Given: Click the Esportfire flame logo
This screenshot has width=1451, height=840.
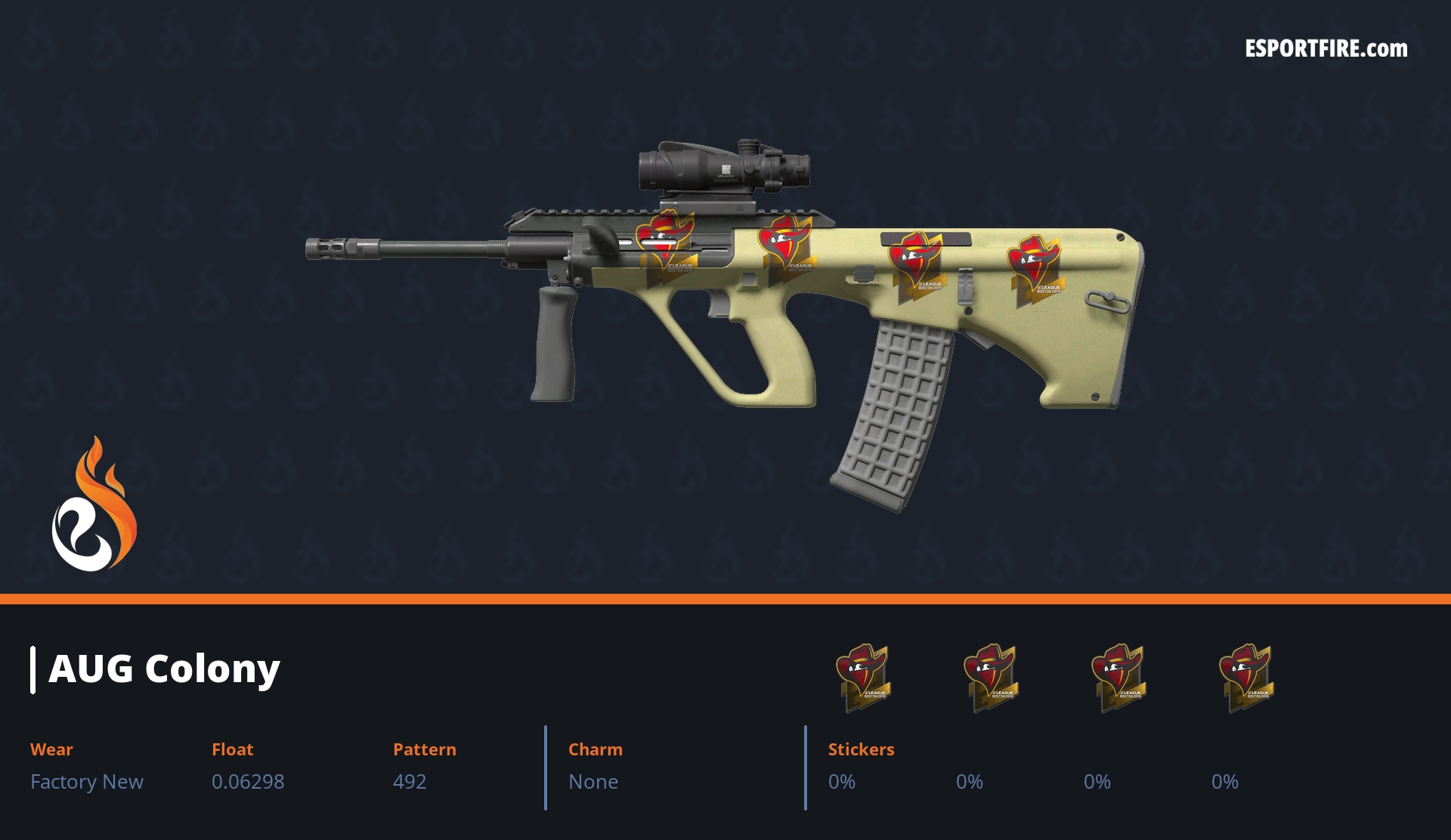Looking at the screenshot, I should (x=94, y=505).
